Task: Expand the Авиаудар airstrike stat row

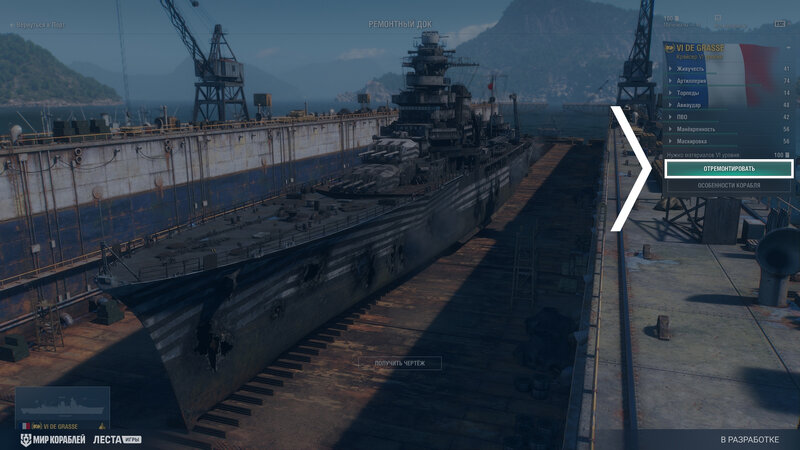Action: tap(728, 105)
